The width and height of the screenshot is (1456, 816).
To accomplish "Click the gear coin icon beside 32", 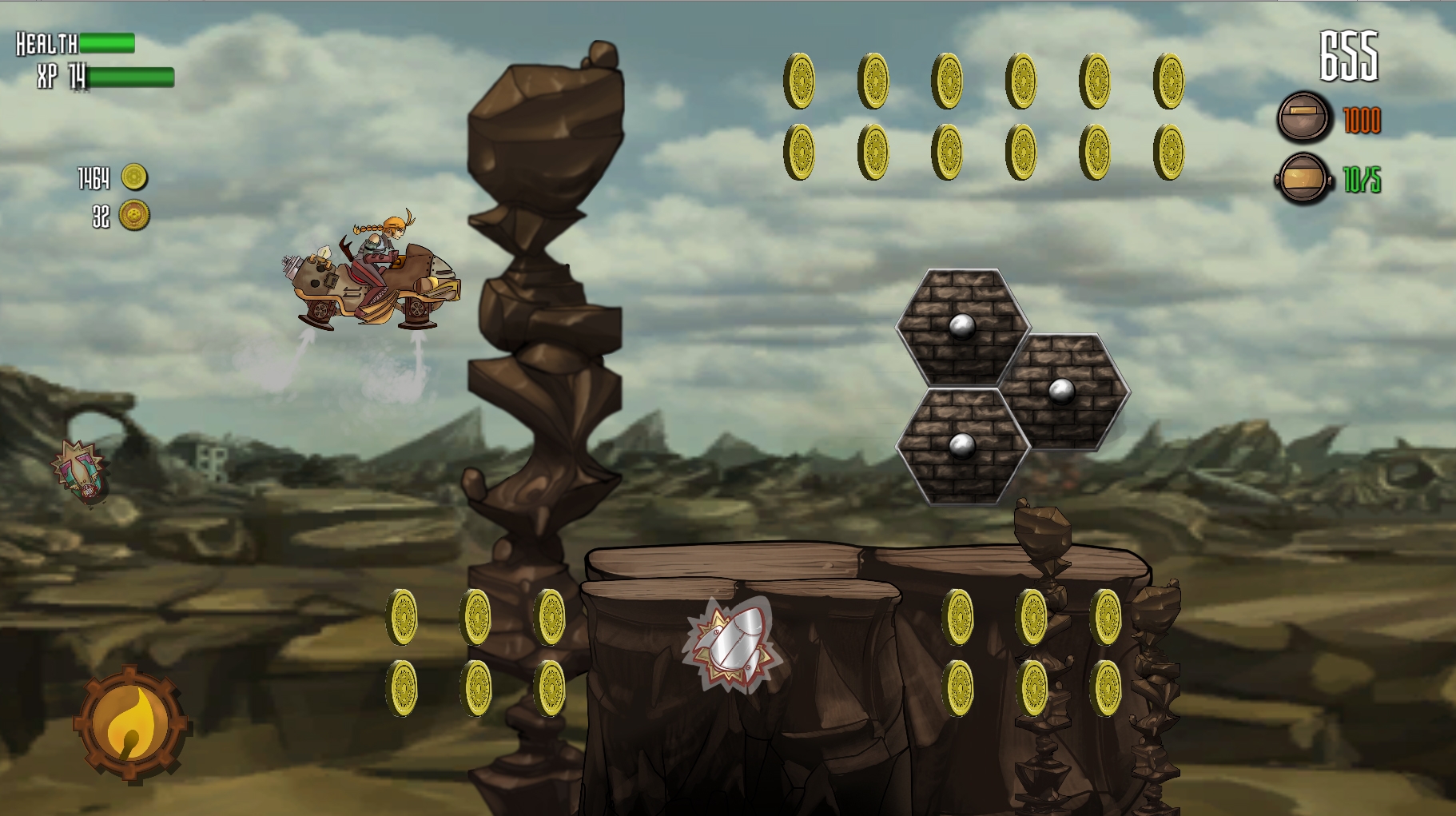I will click(135, 214).
